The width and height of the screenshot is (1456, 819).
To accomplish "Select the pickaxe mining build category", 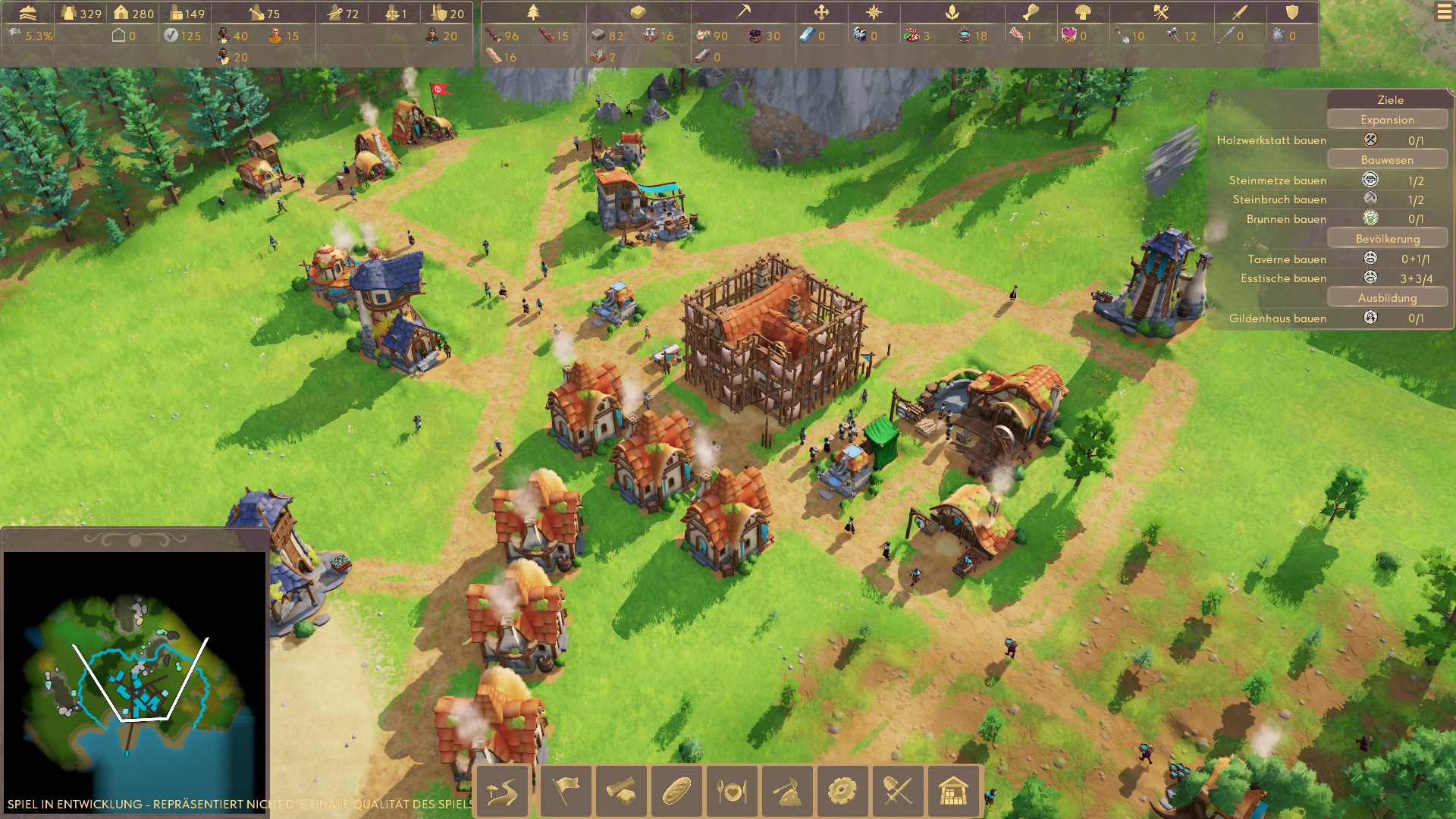I will [x=787, y=792].
